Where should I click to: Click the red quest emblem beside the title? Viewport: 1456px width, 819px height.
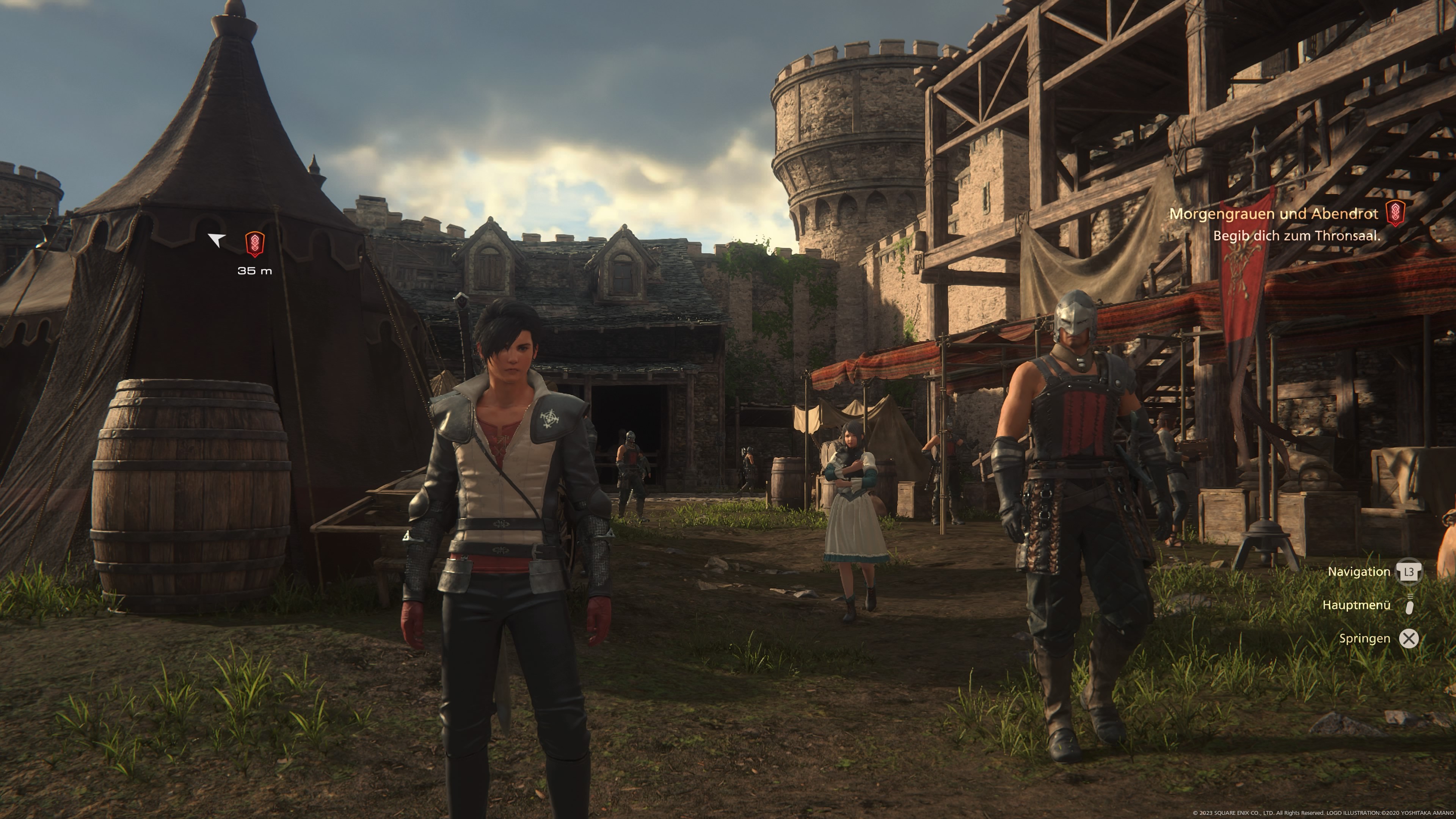pos(1395,213)
